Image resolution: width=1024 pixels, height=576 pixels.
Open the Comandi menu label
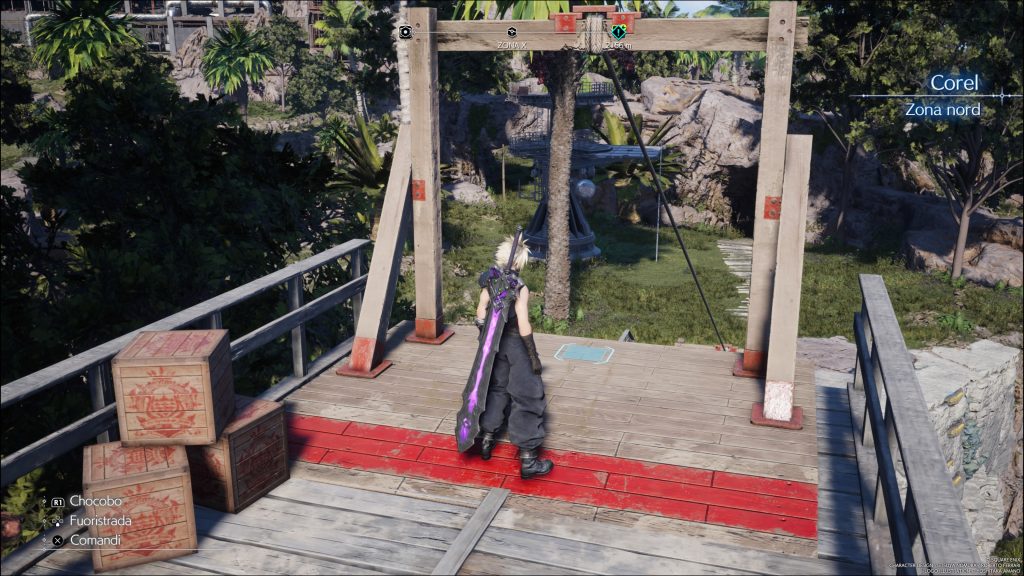click(x=96, y=540)
